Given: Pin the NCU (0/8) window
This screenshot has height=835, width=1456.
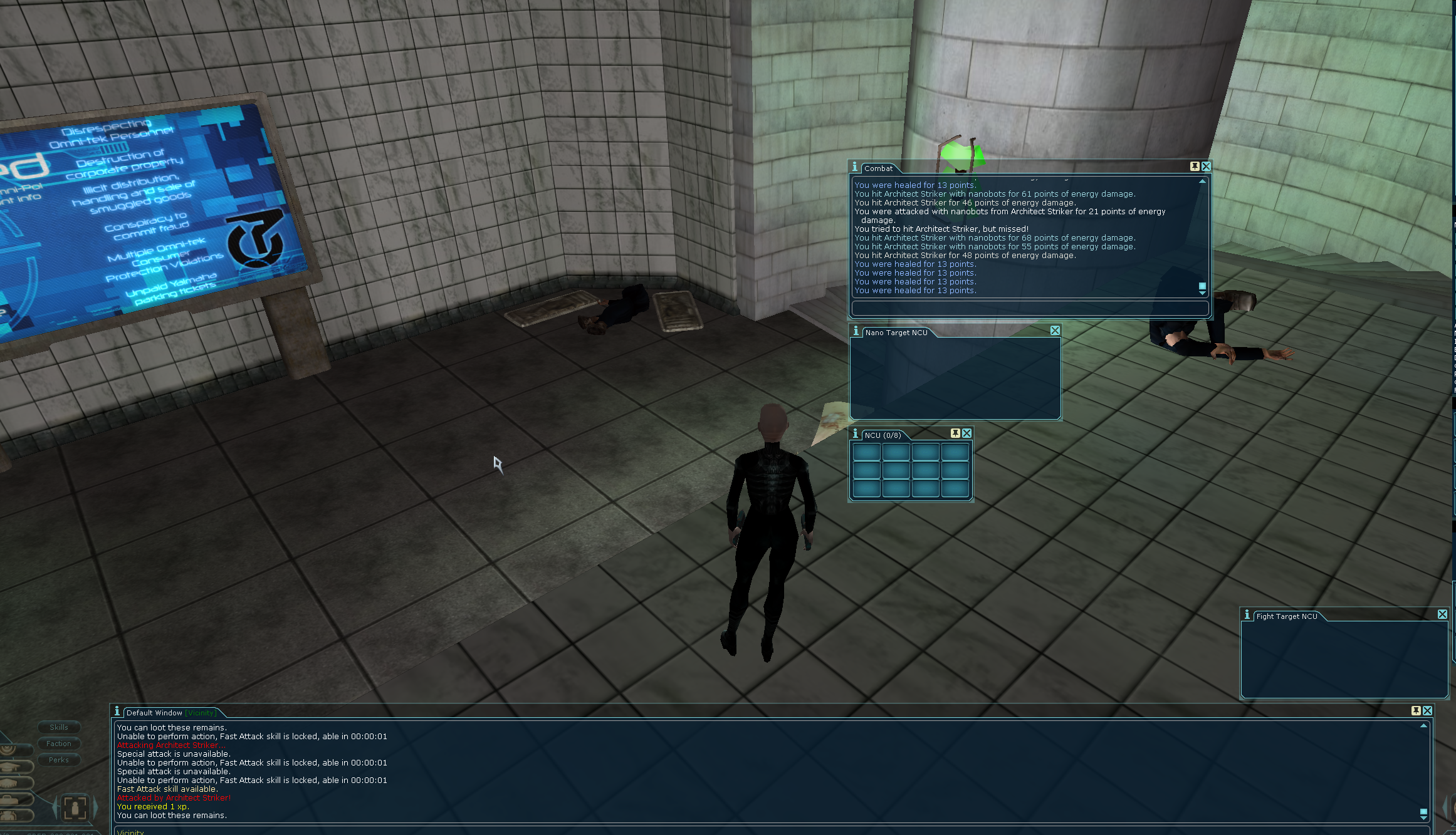Looking at the screenshot, I should point(955,433).
